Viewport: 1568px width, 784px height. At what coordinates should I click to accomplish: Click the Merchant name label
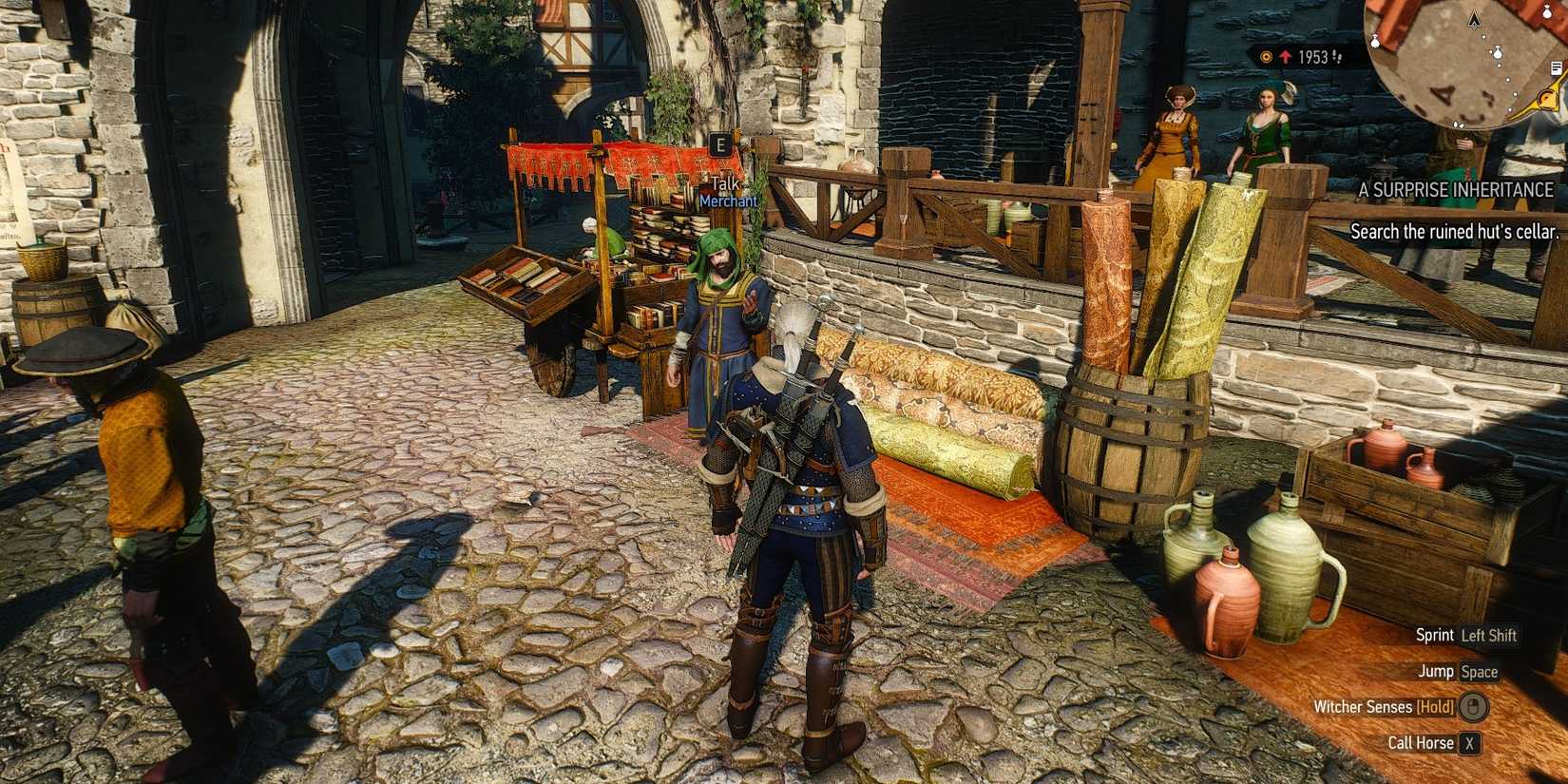click(728, 201)
